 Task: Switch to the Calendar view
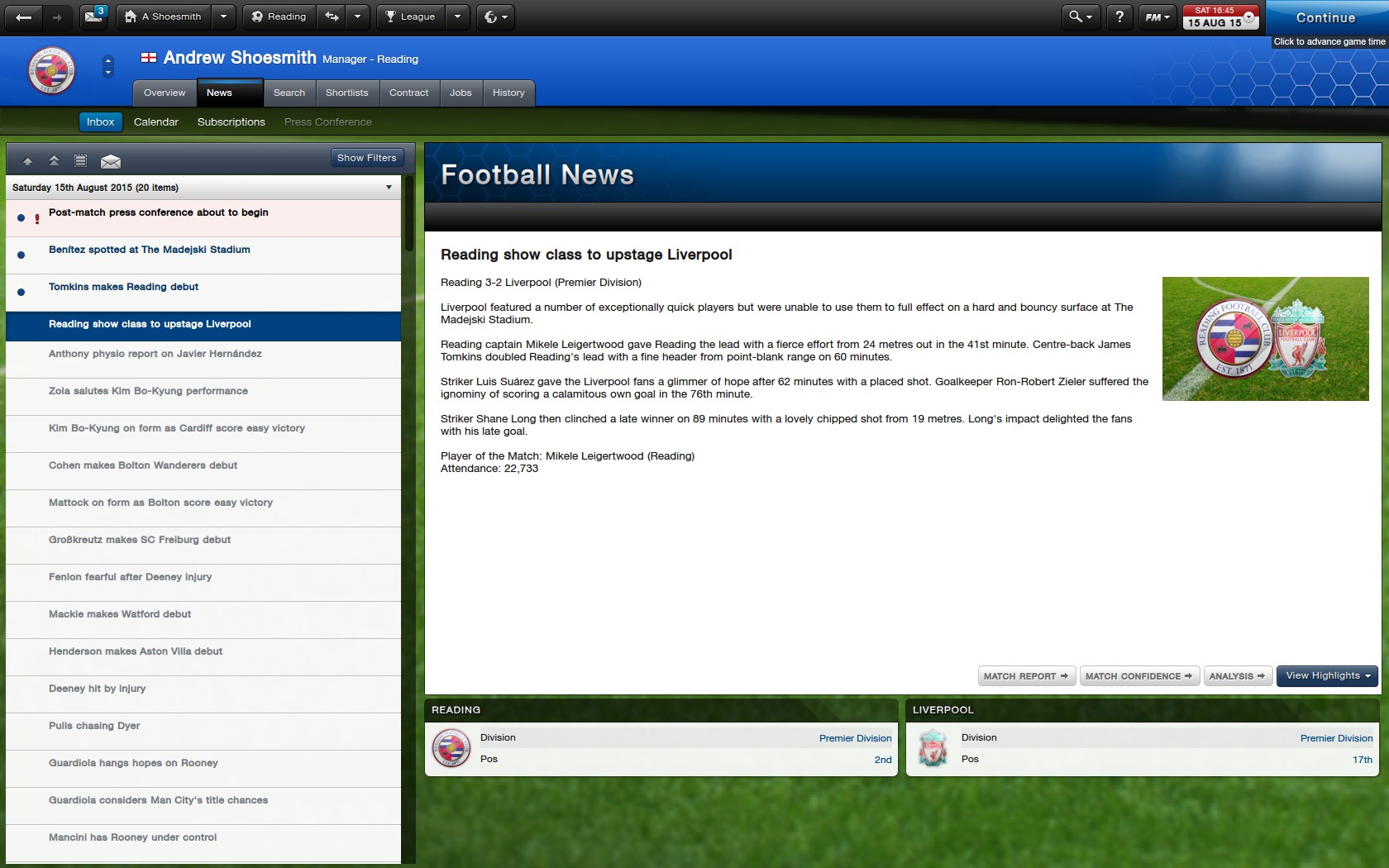click(x=156, y=122)
